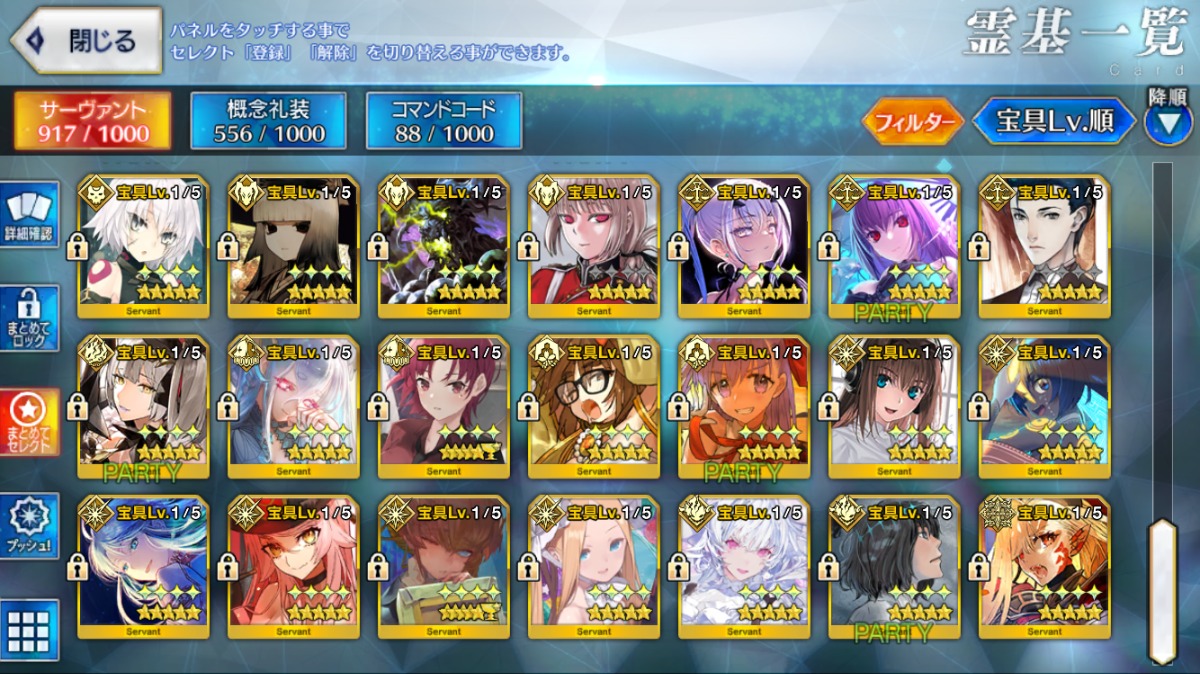
Task: Switch to the サーヴァント tab
Action: [x=93, y=122]
